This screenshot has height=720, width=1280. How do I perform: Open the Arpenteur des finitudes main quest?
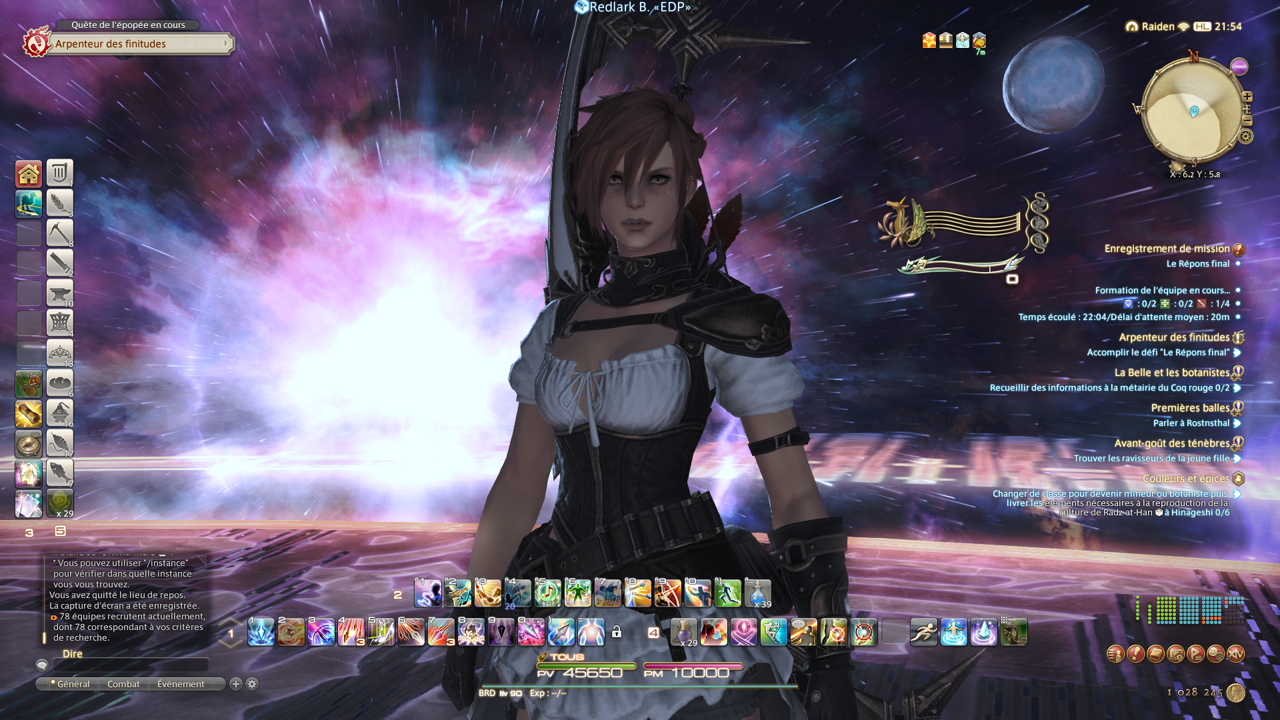point(128,44)
